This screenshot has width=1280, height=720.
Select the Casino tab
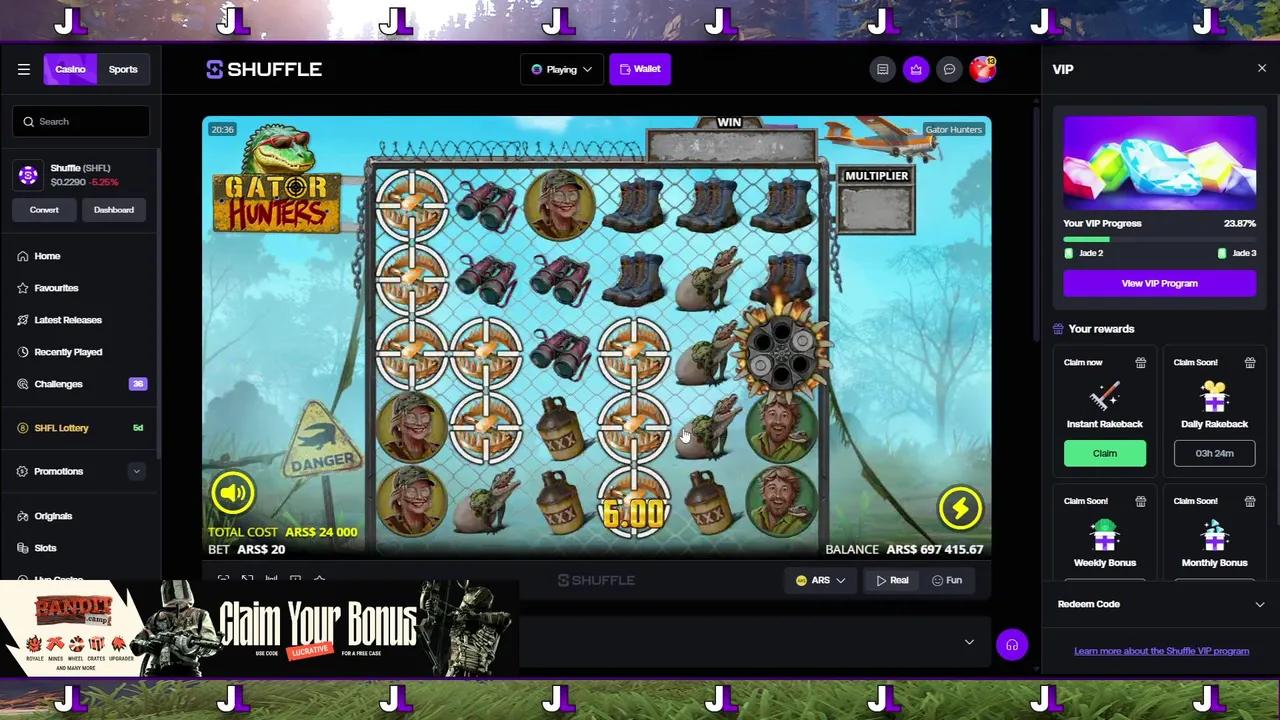click(70, 69)
